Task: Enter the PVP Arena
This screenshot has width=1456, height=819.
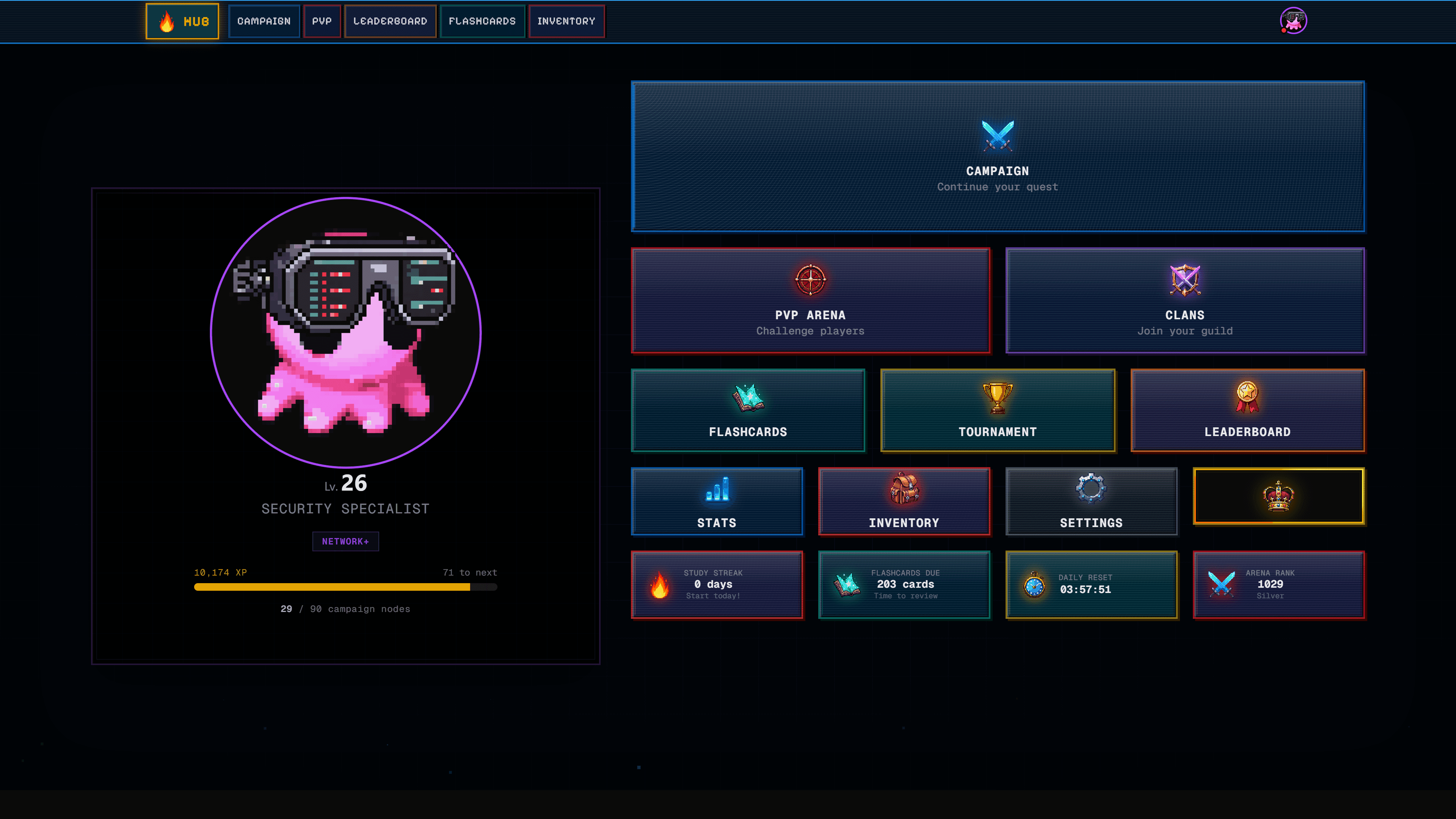Action: [x=811, y=300]
